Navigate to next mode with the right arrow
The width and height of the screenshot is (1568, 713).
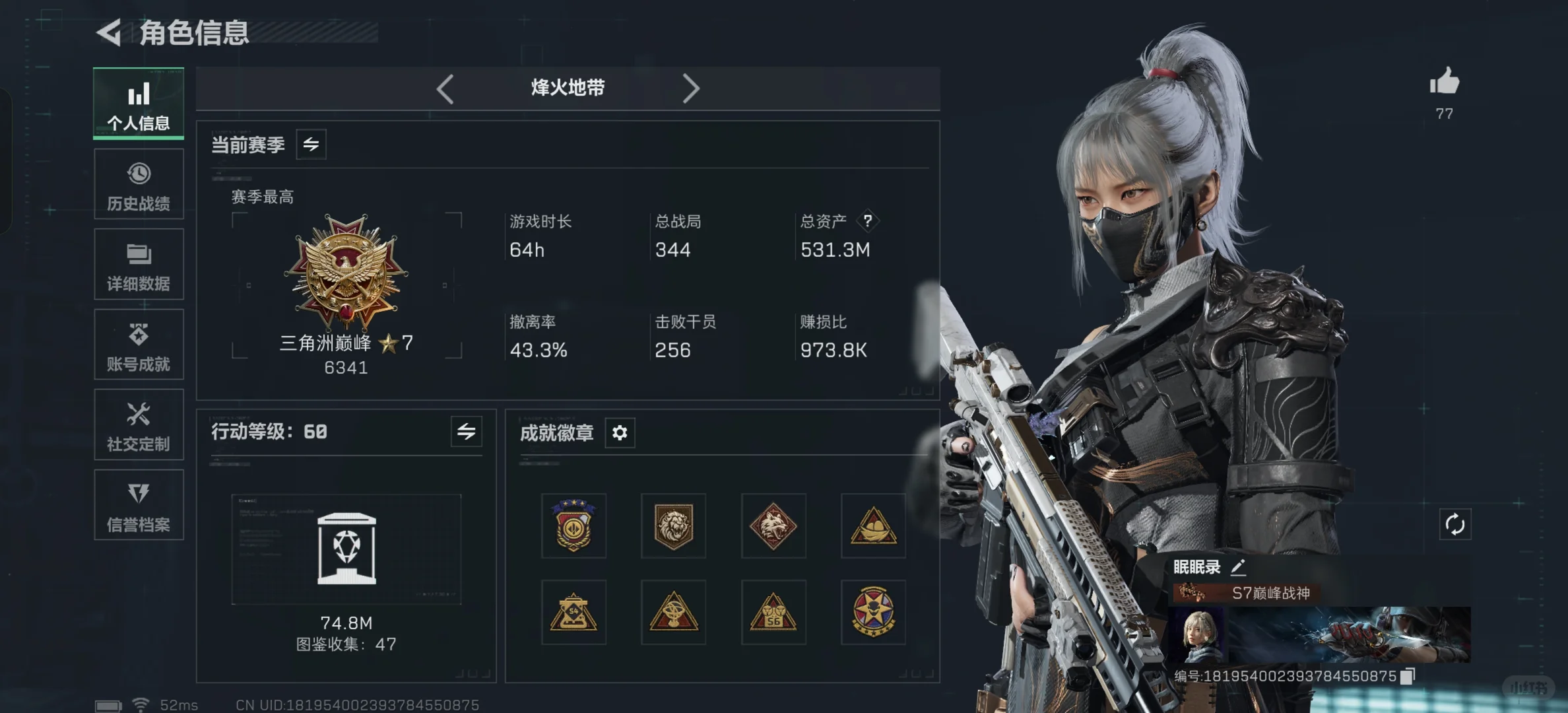(691, 88)
